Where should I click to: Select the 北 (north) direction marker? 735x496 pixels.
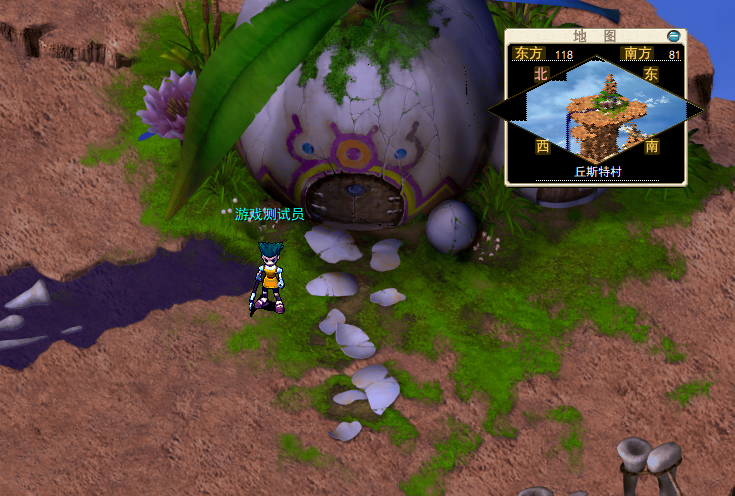pyautogui.click(x=542, y=73)
